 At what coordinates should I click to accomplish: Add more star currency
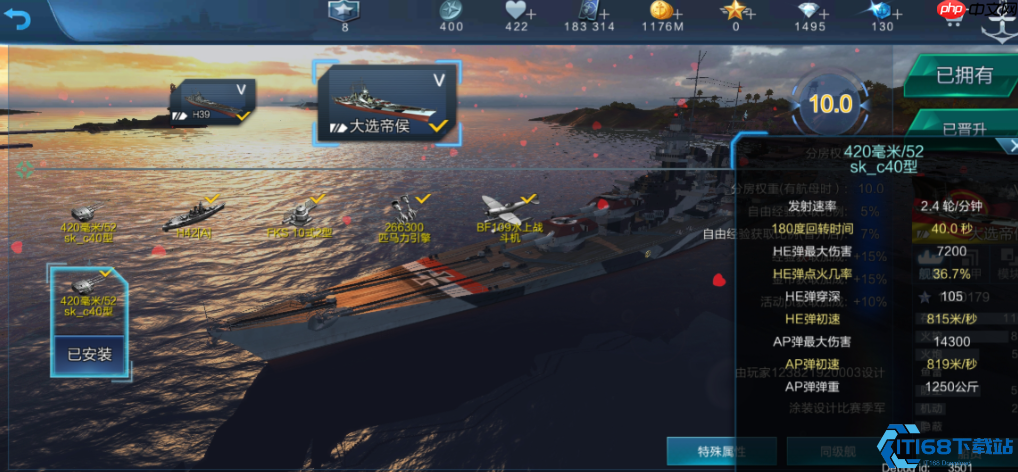point(750,12)
